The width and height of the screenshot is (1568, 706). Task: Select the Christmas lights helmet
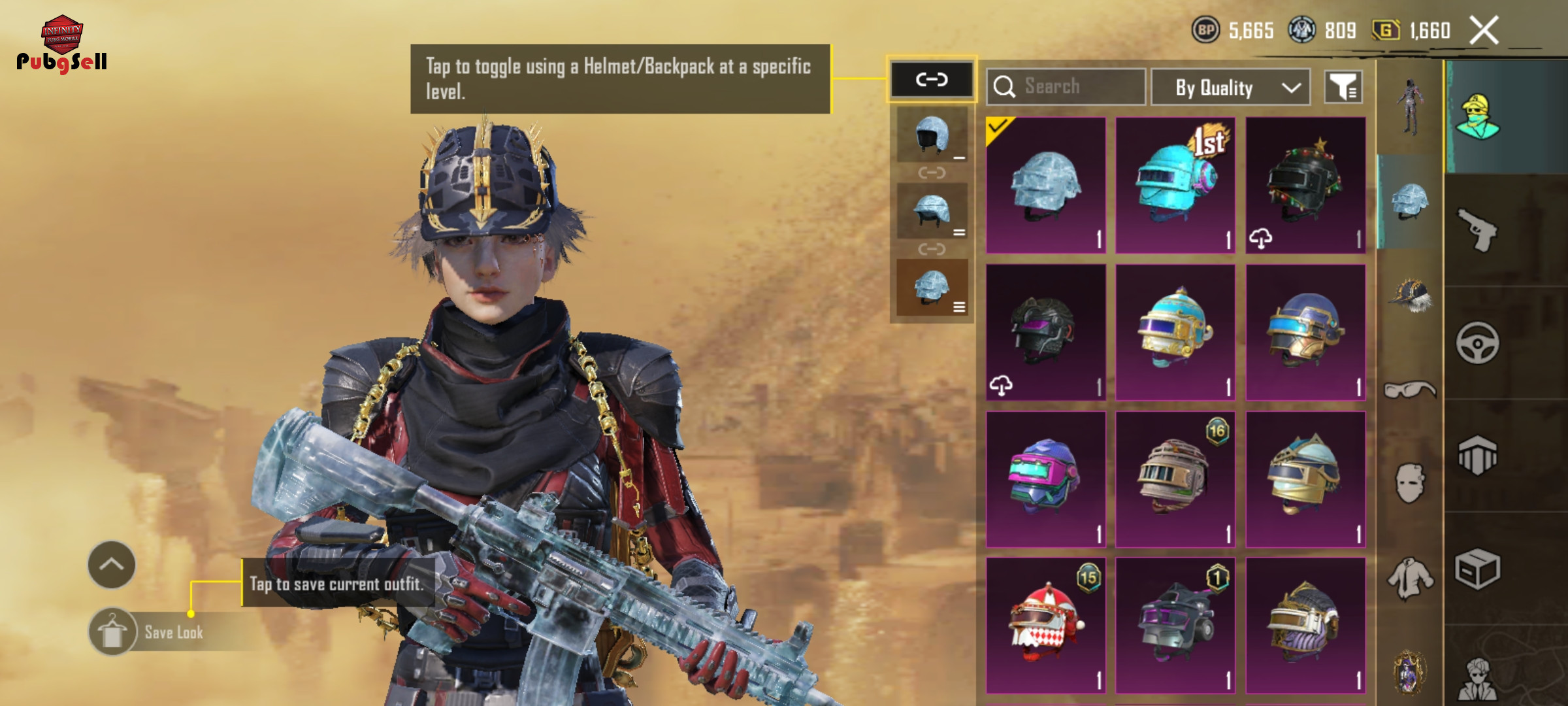tap(1305, 185)
